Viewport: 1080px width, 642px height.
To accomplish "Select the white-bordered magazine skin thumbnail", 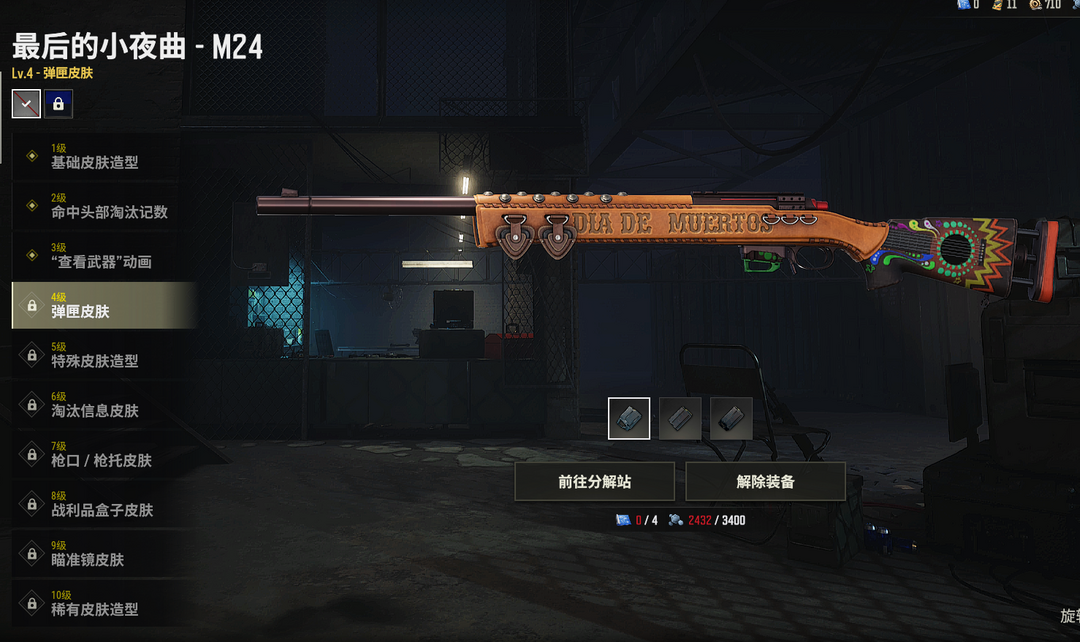I will [x=629, y=418].
